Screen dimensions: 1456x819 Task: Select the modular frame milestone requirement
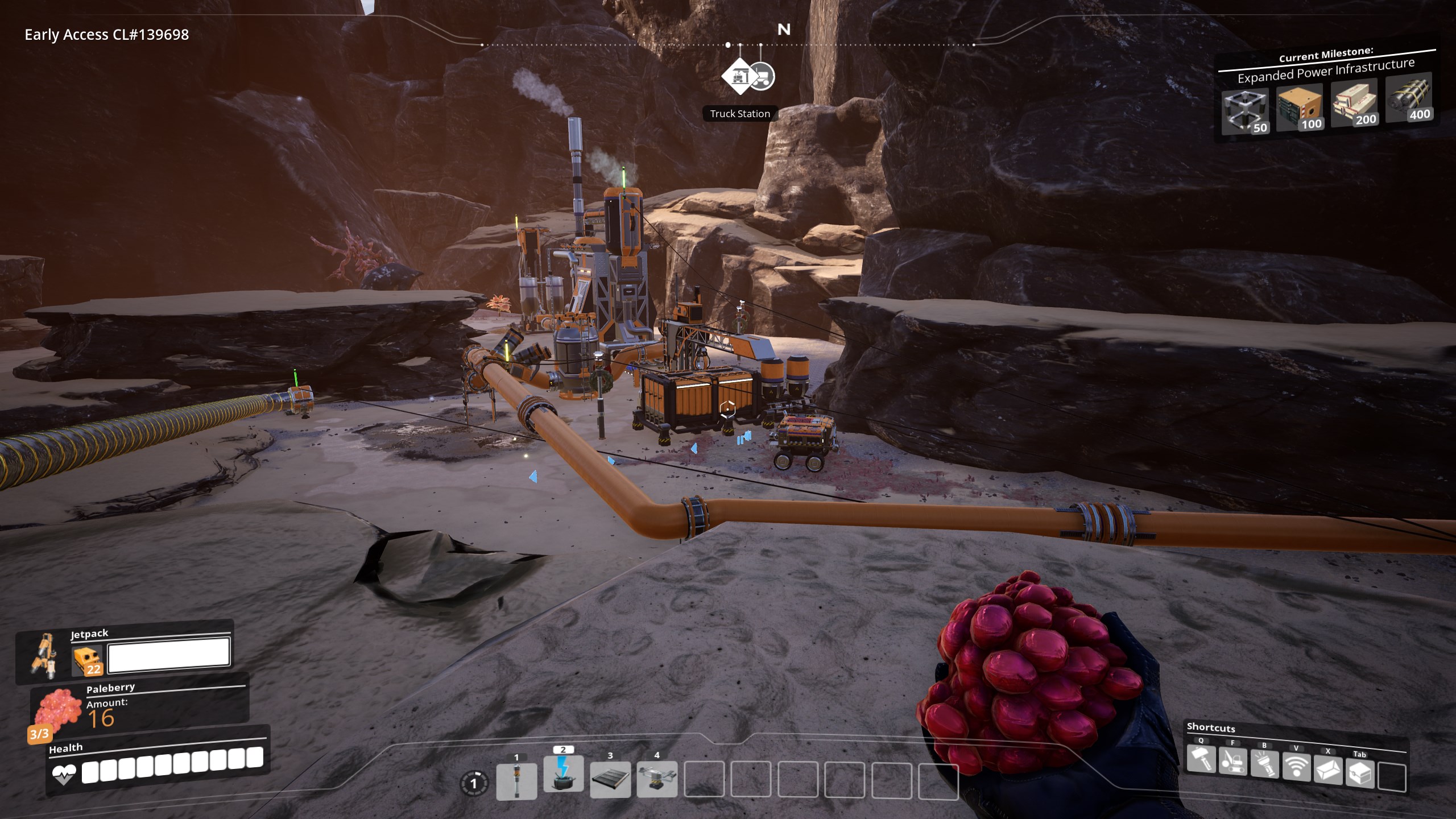coord(1246,111)
